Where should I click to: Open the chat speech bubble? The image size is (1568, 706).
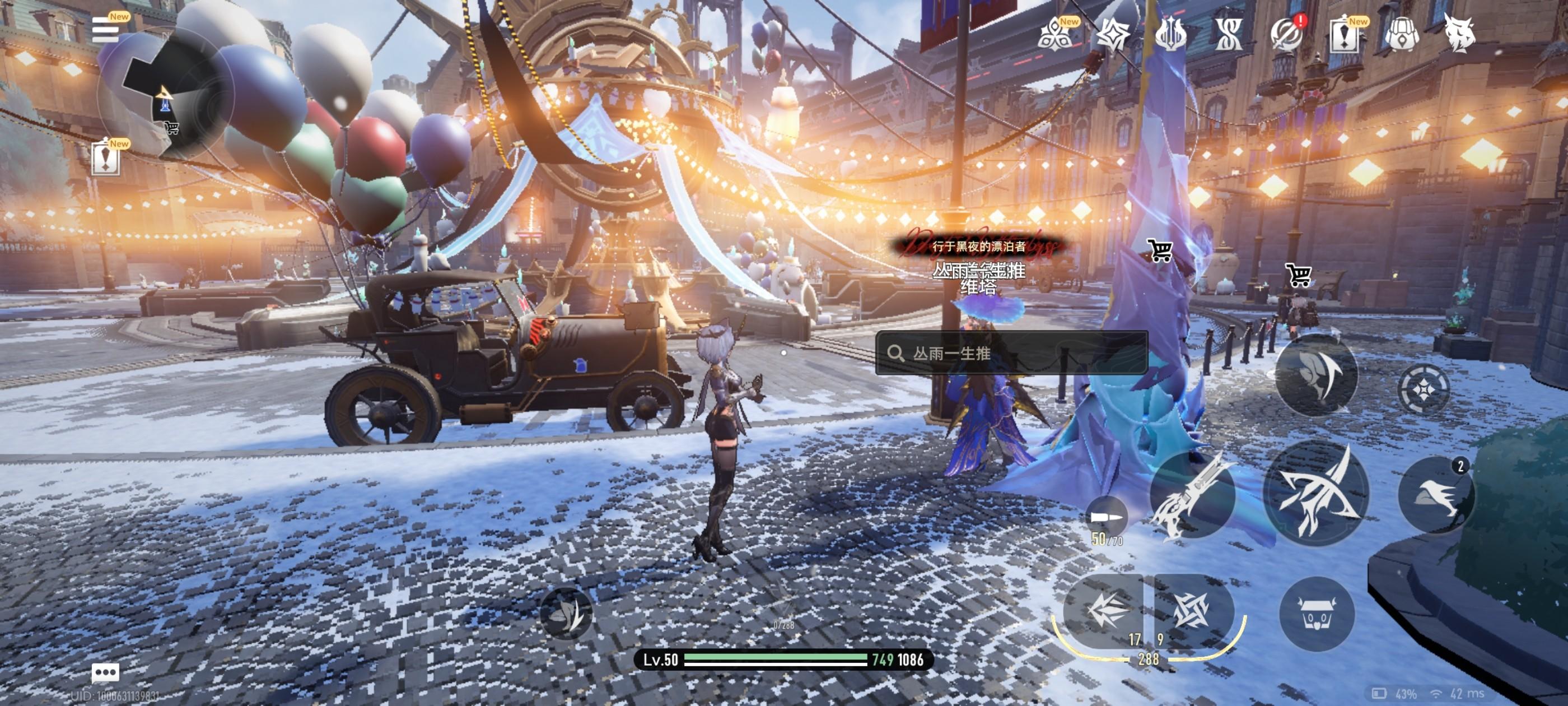click(105, 672)
